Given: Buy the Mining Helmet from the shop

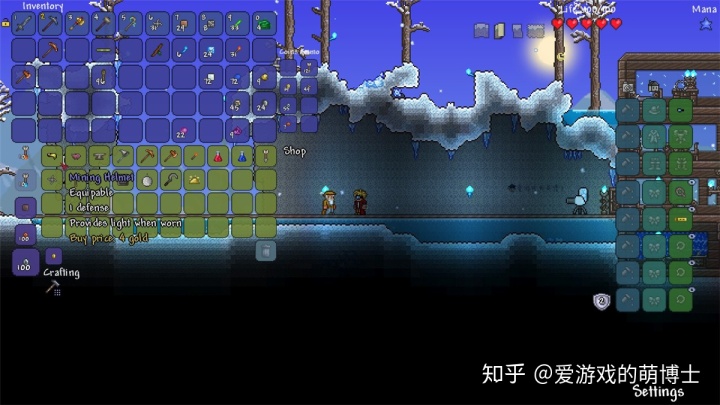Looking at the screenshot, I should coord(53,156).
